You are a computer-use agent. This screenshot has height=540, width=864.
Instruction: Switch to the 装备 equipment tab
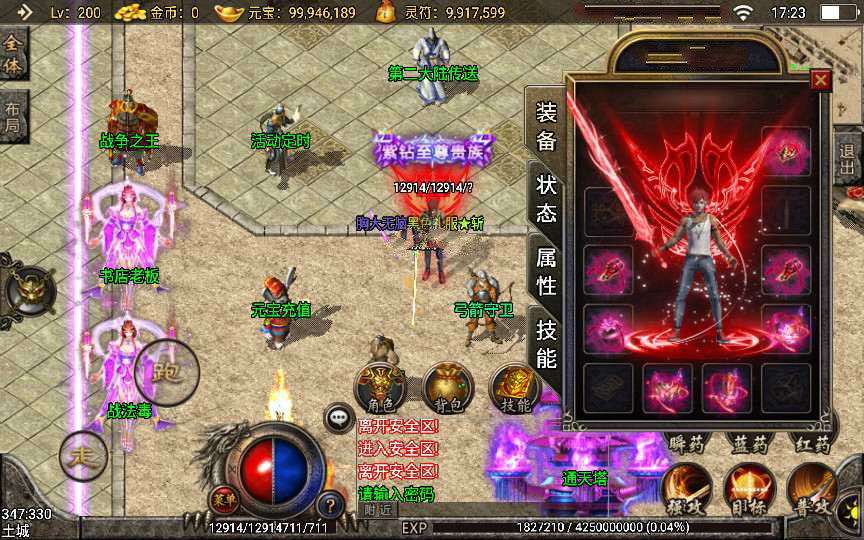click(546, 128)
